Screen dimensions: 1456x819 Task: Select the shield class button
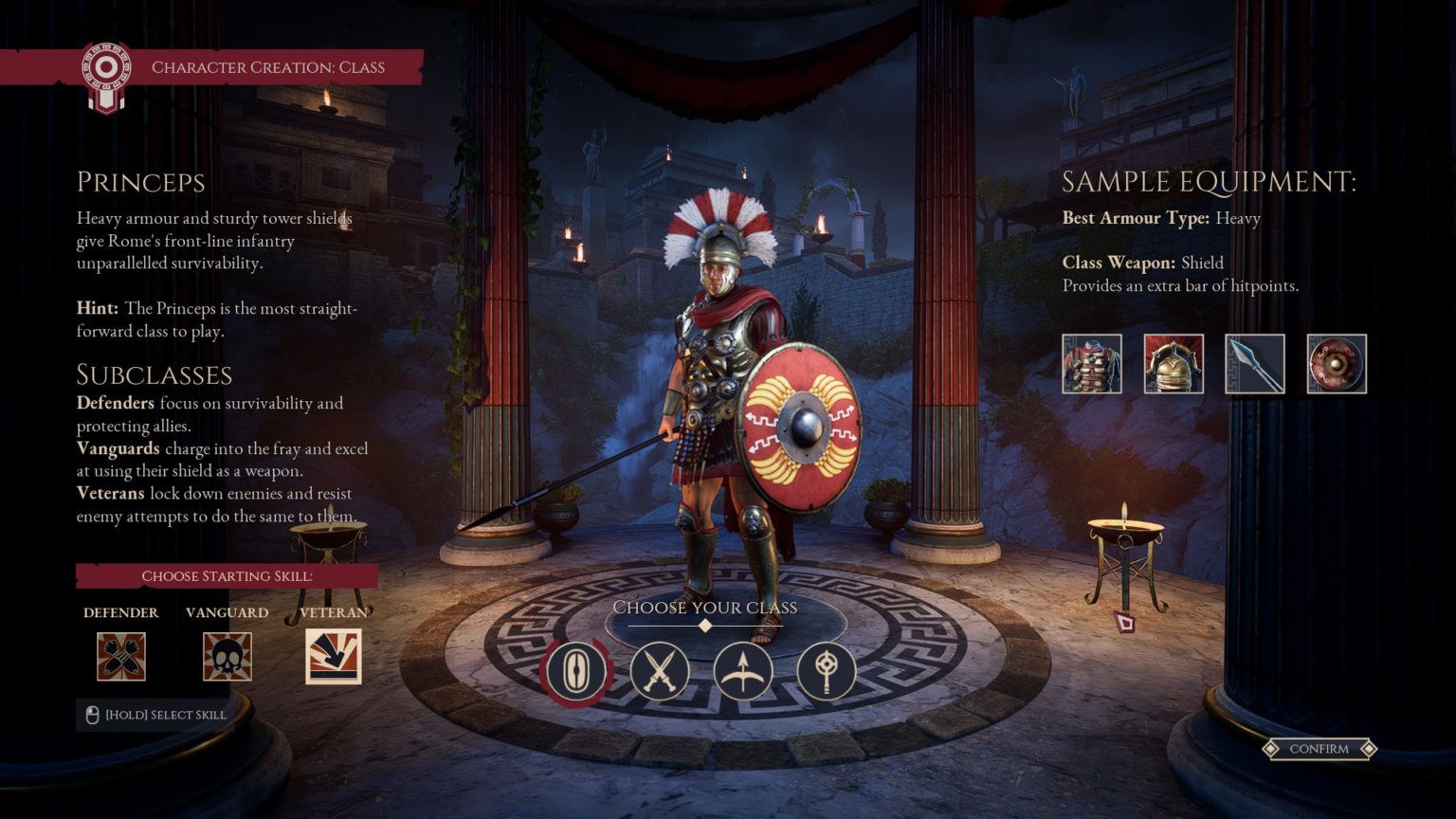coord(575,671)
